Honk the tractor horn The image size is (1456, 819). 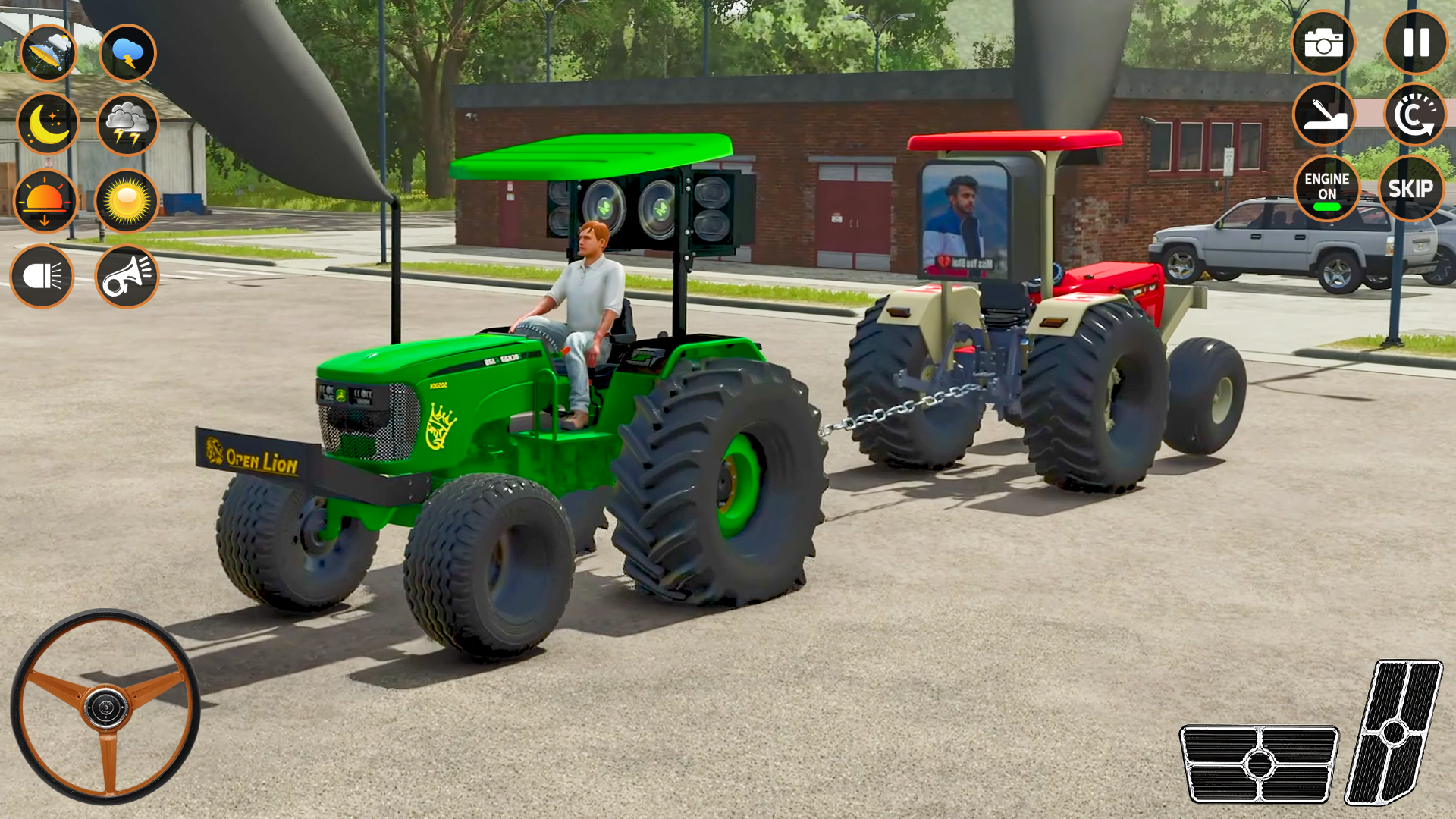[127, 275]
